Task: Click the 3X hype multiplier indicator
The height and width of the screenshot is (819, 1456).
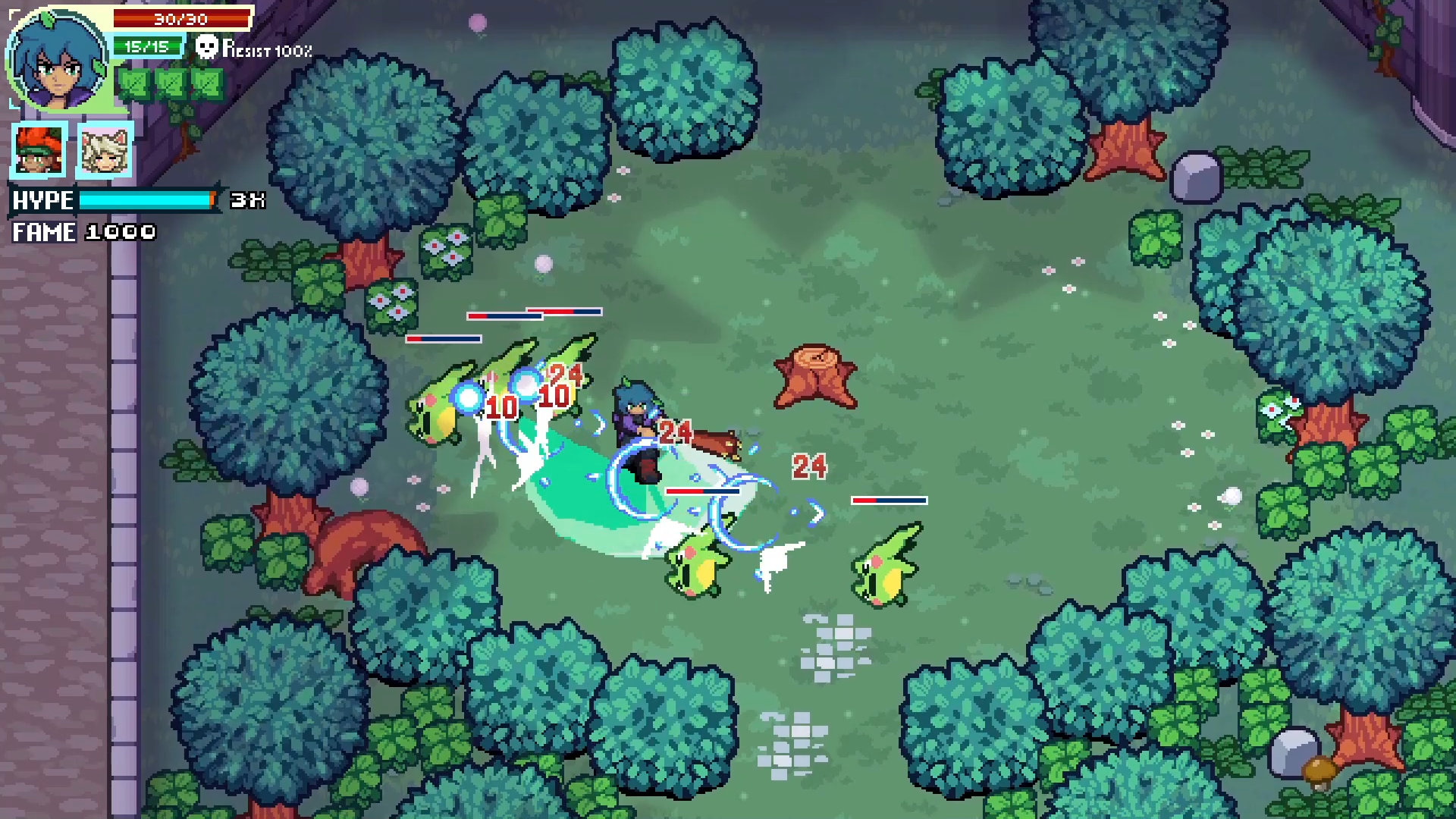Action: point(248,201)
